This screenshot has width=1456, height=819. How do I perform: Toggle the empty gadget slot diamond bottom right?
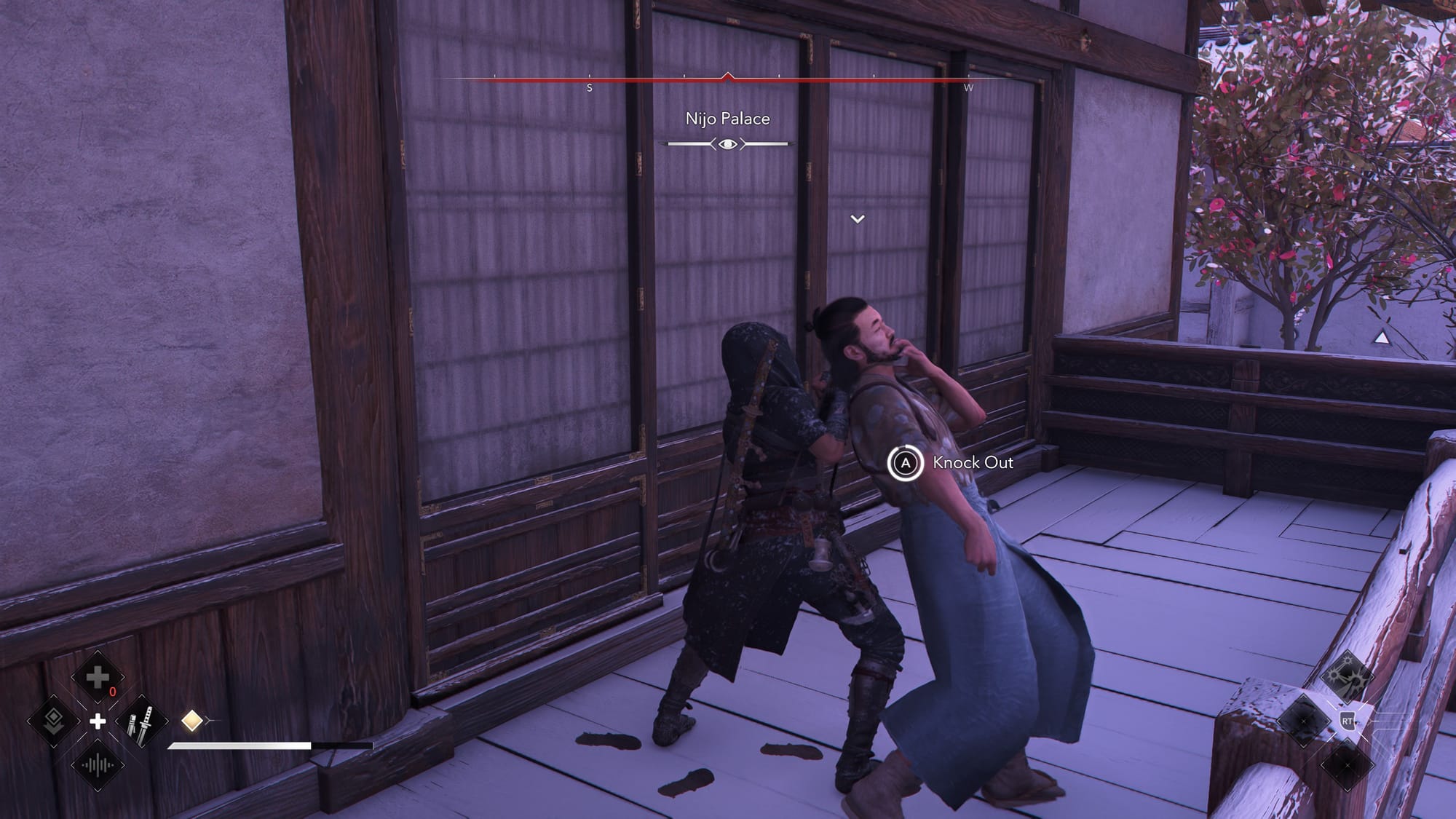tap(1348, 765)
